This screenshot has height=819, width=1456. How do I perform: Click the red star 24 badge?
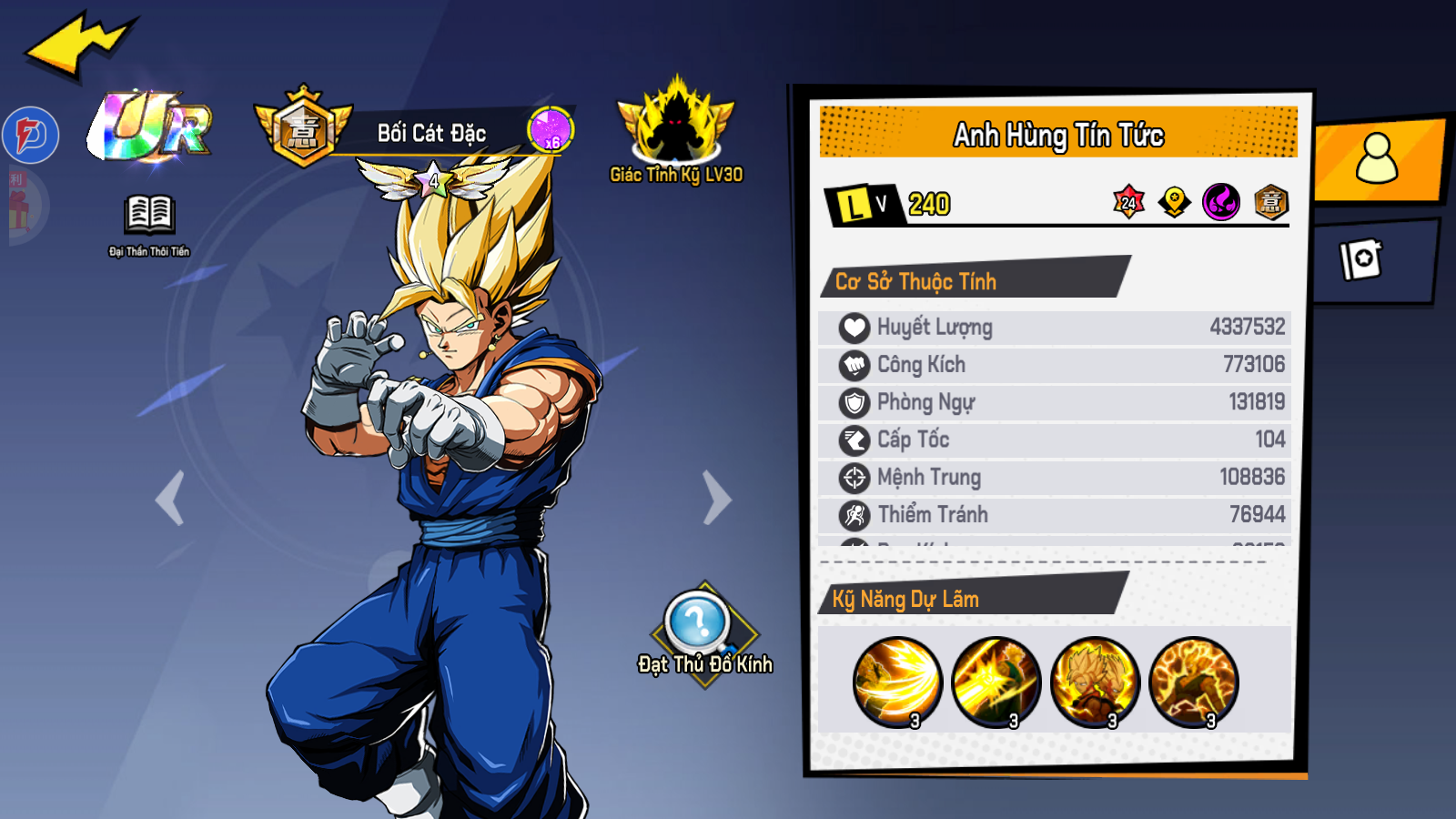pos(1128,202)
